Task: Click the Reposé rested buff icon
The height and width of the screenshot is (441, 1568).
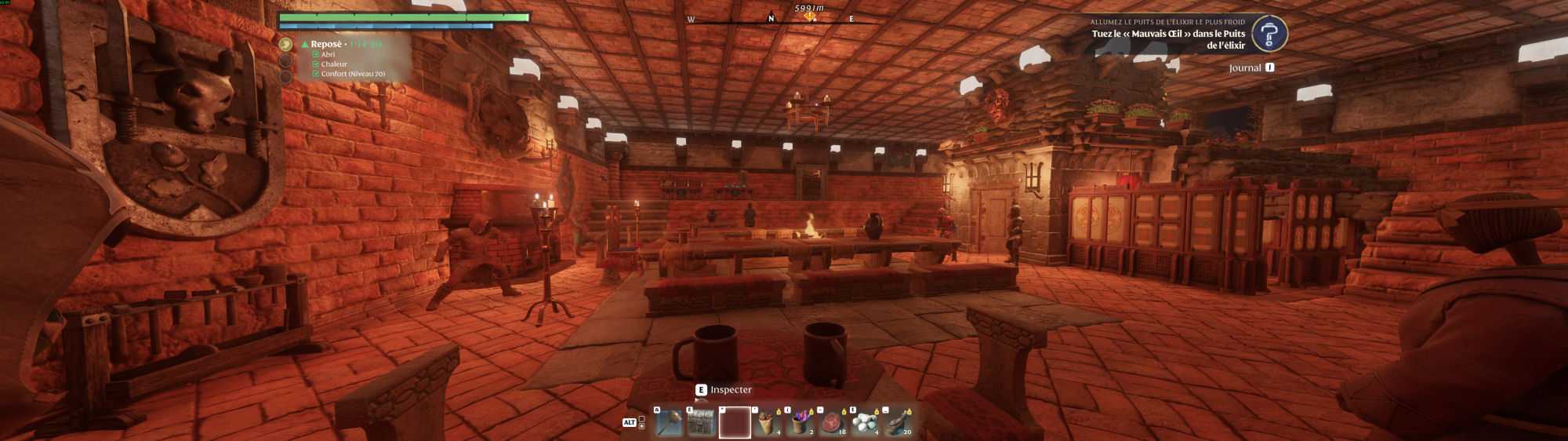Action: (x=286, y=45)
